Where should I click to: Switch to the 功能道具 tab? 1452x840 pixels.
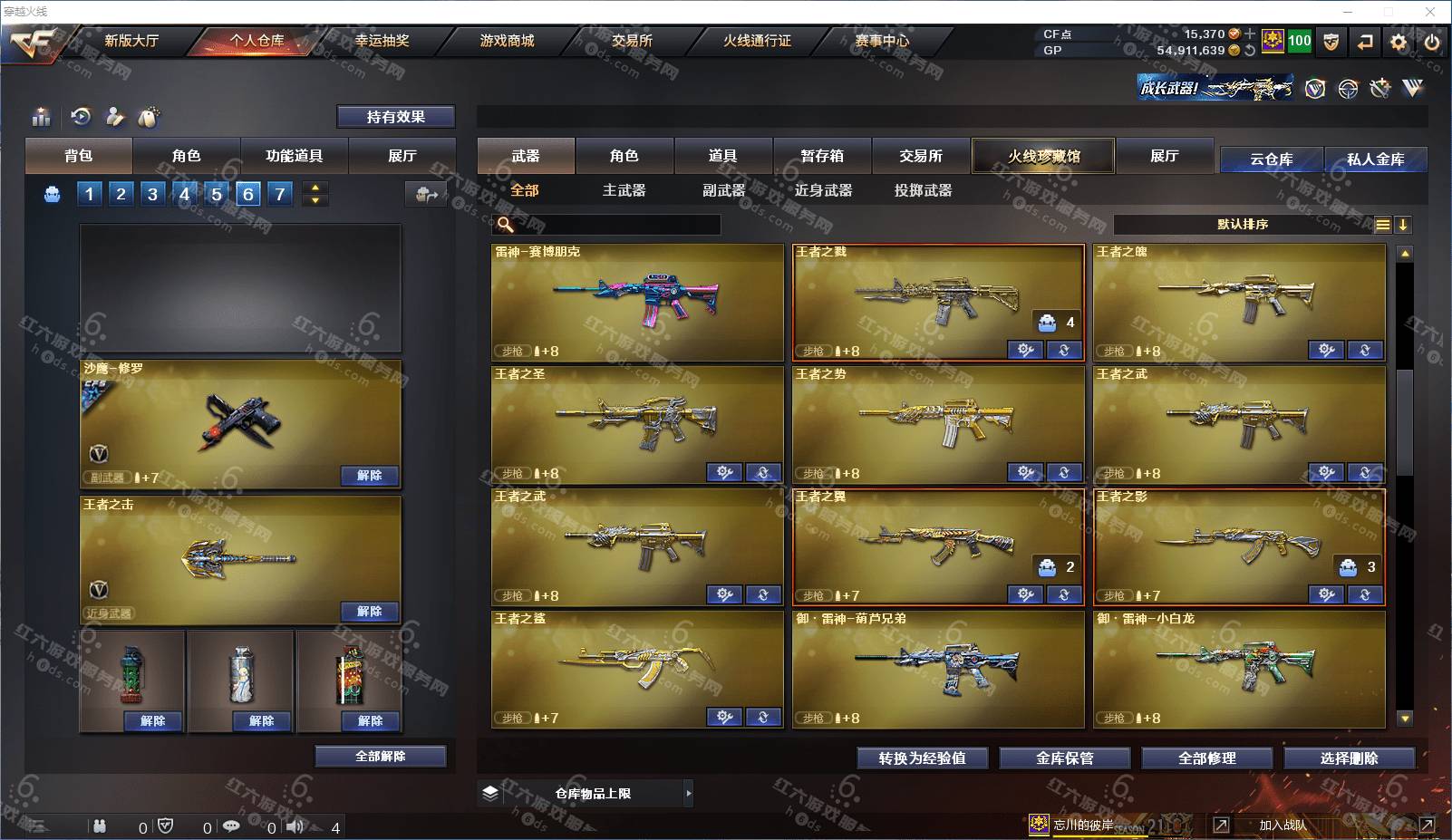(294, 156)
